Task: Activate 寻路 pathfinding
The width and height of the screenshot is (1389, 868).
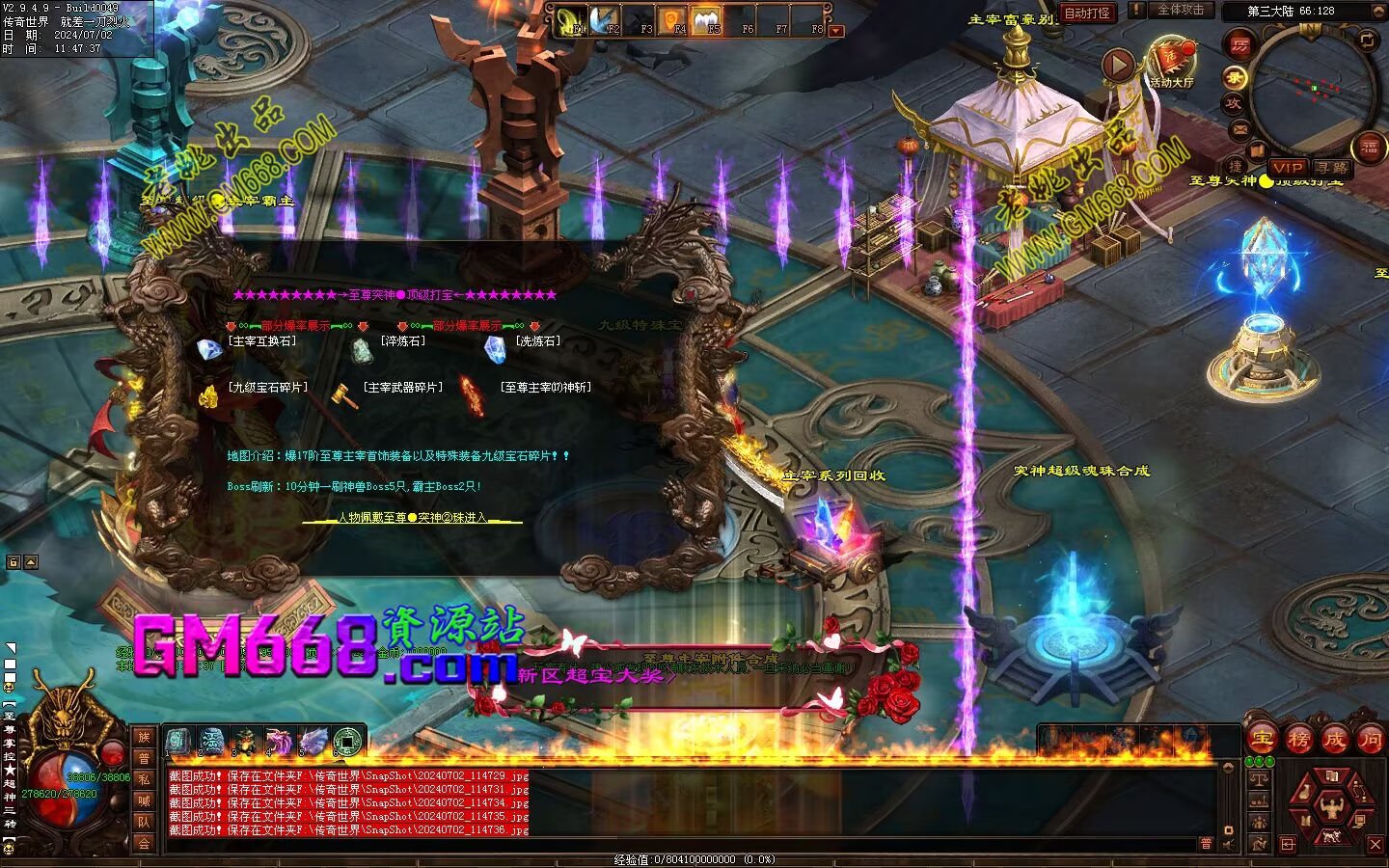Action: pos(1331,168)
